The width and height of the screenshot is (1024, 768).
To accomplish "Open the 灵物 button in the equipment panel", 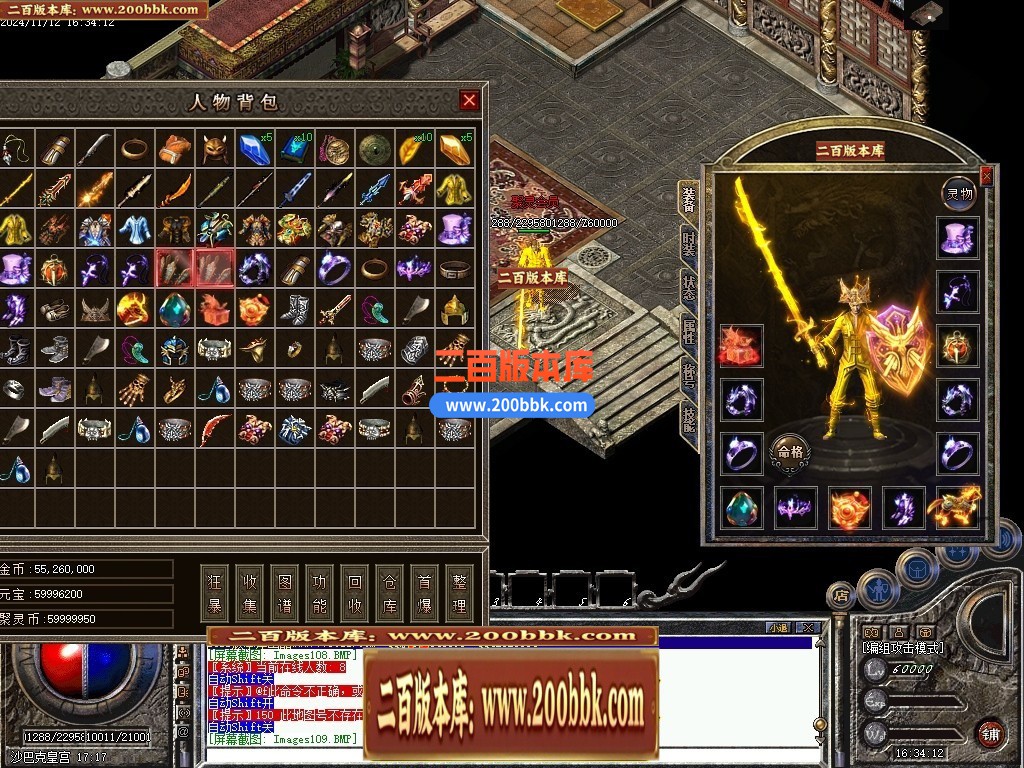I will pos(960,193).
